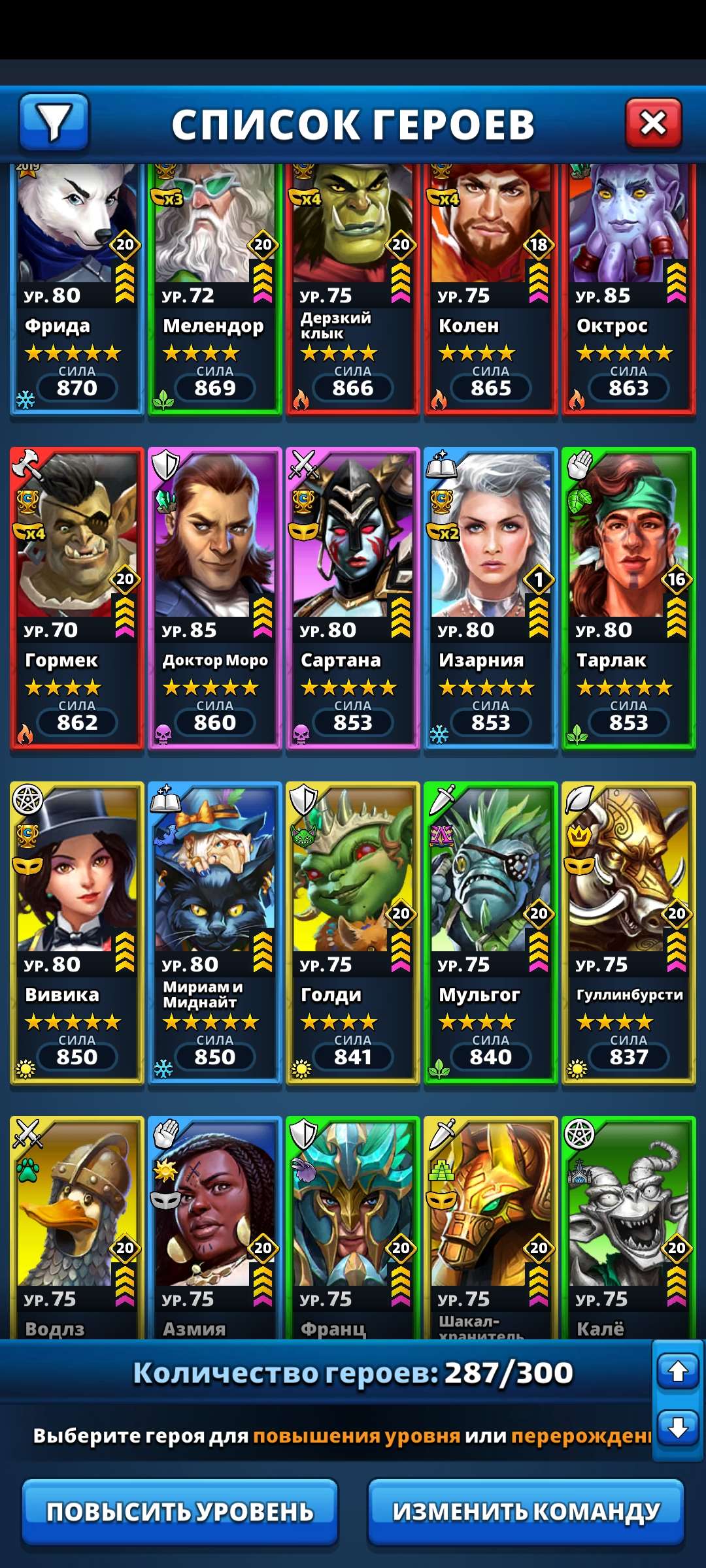The width and height of the screenshot is (706, 1568).
Task: Pick the hero Сартана
Action: coord(352,598)
